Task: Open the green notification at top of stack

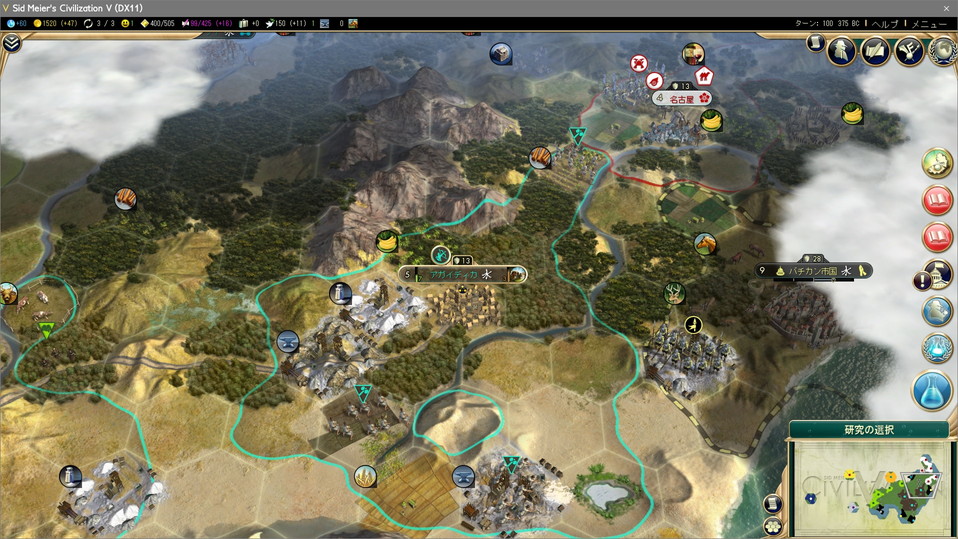Action: click(937, 163)
